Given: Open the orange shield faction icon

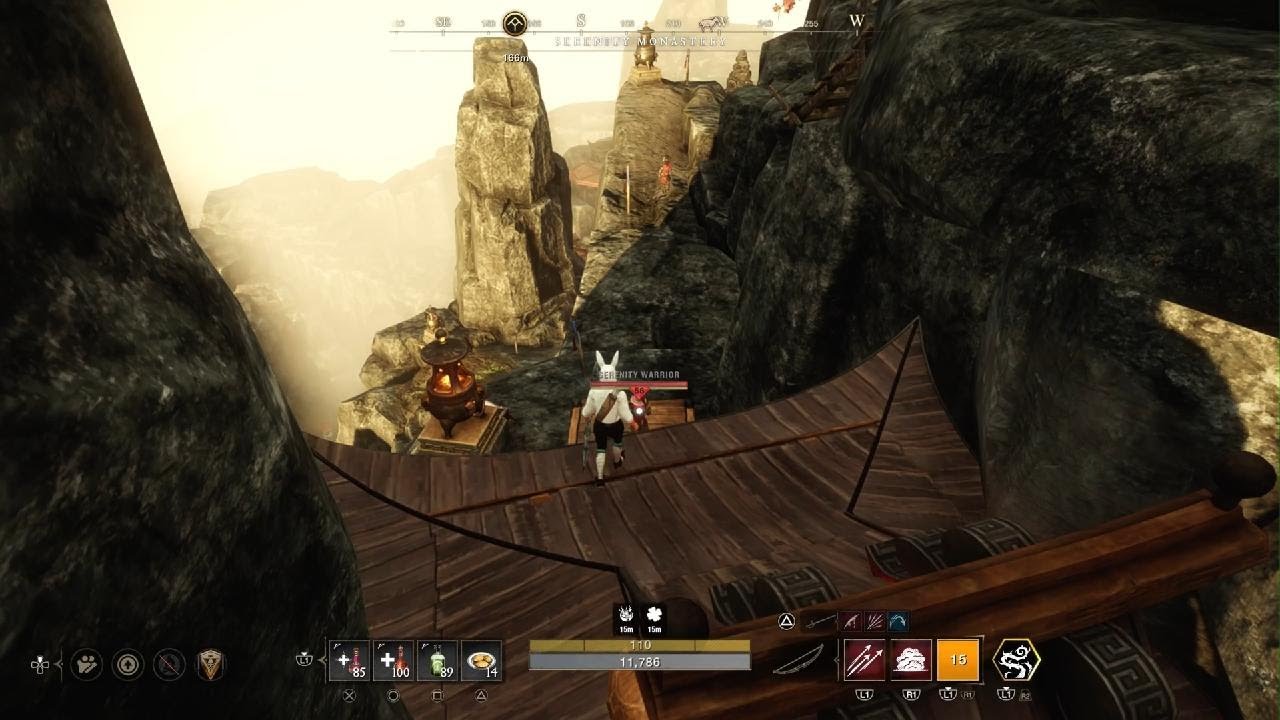Looking at the screenshot, I should (x=210, y=664).
